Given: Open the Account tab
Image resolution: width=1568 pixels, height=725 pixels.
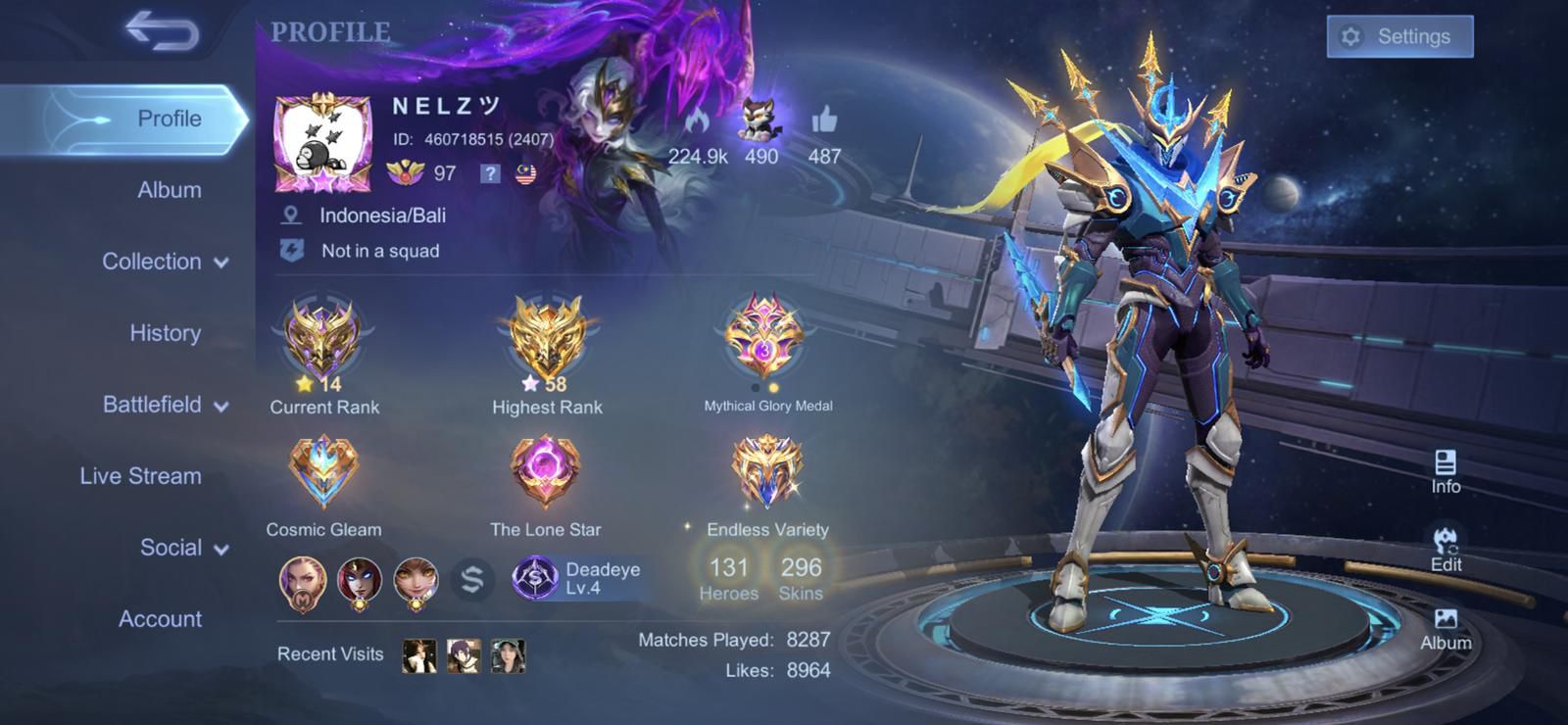Looking at the screenshot, I should click(x=160, y=619).
